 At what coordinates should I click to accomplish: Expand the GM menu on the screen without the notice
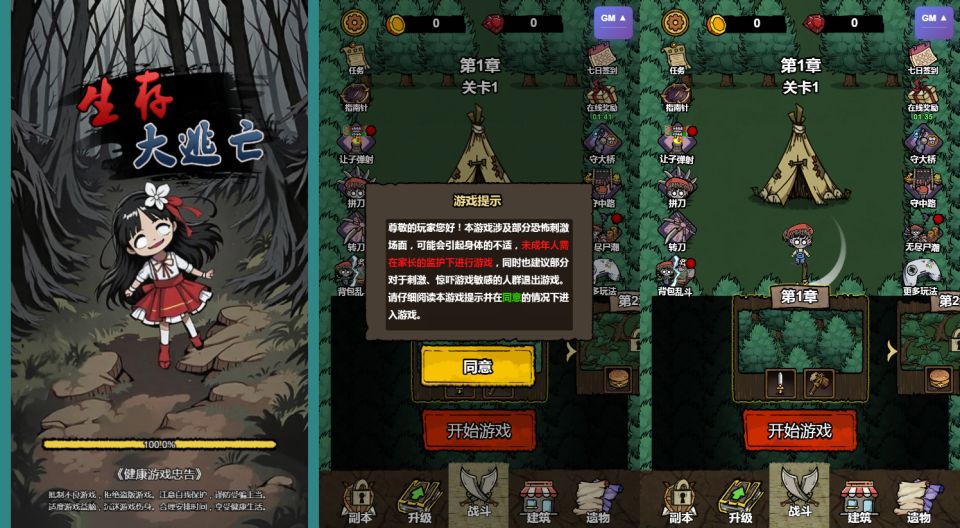coord(933,19)
